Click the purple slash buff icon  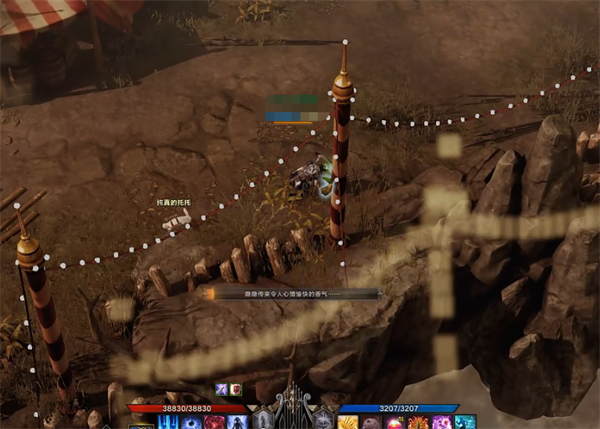(x=222, y=389)
